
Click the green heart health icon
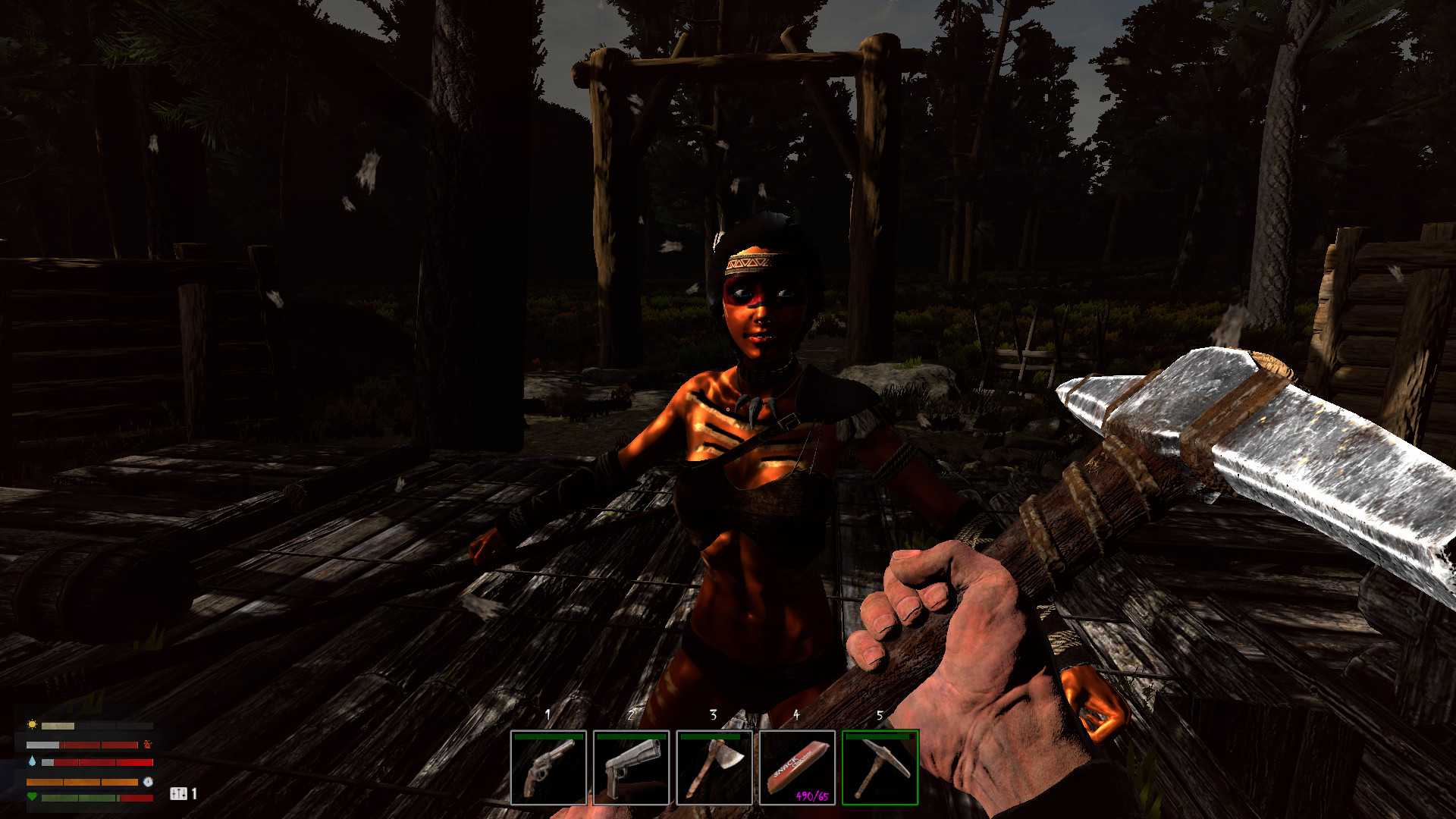[32, 797]
